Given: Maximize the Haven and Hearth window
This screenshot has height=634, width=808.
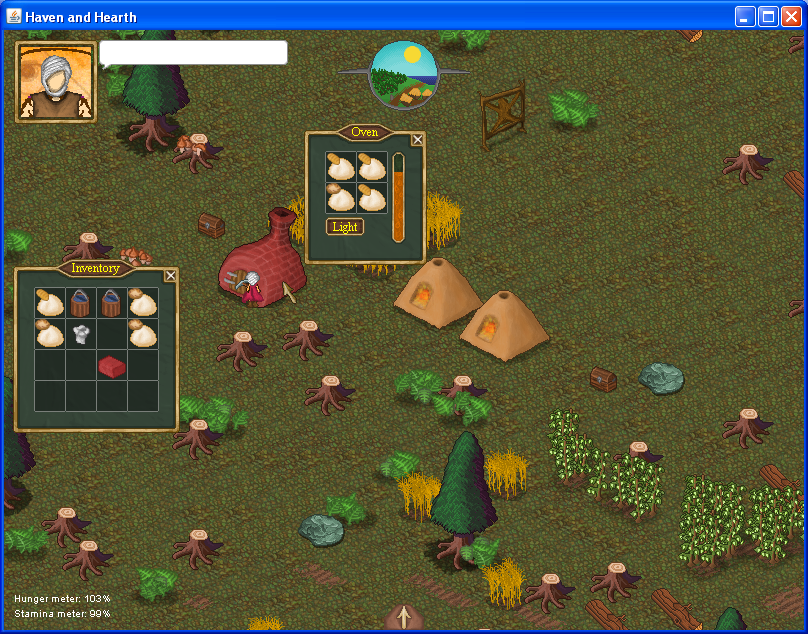Looking at the screenshot, I should (x=769, y=16).
